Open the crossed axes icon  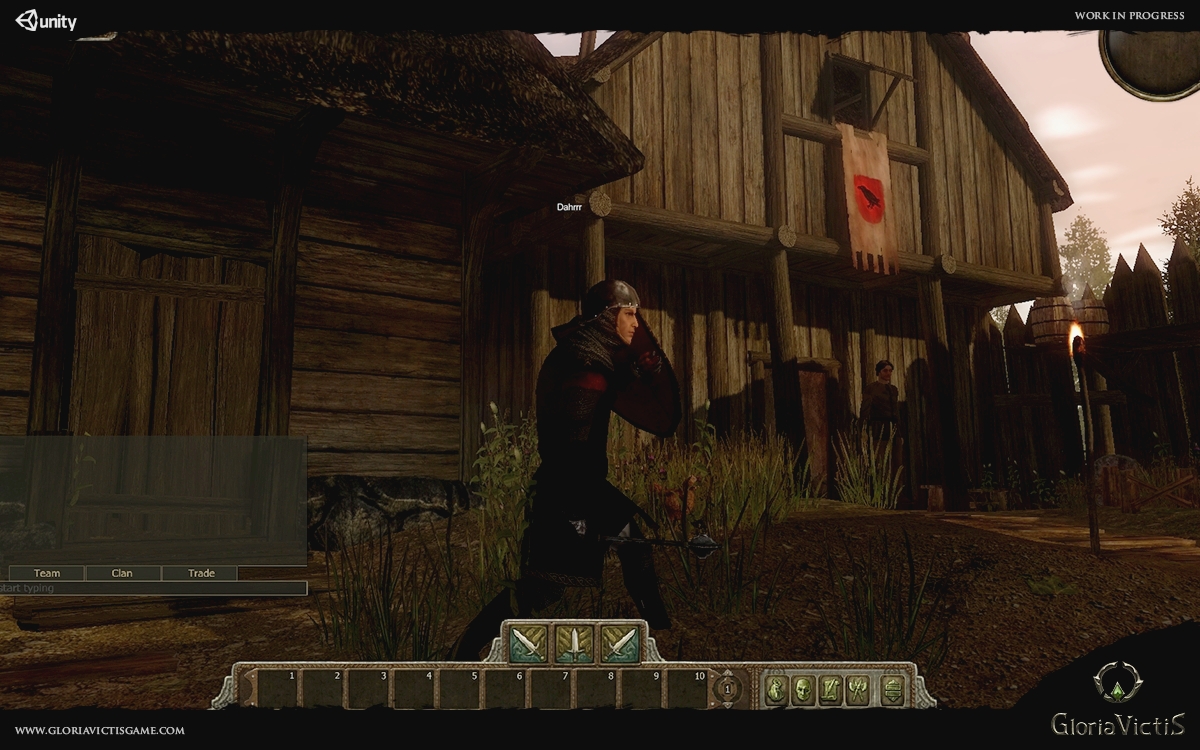coord(857,689)
